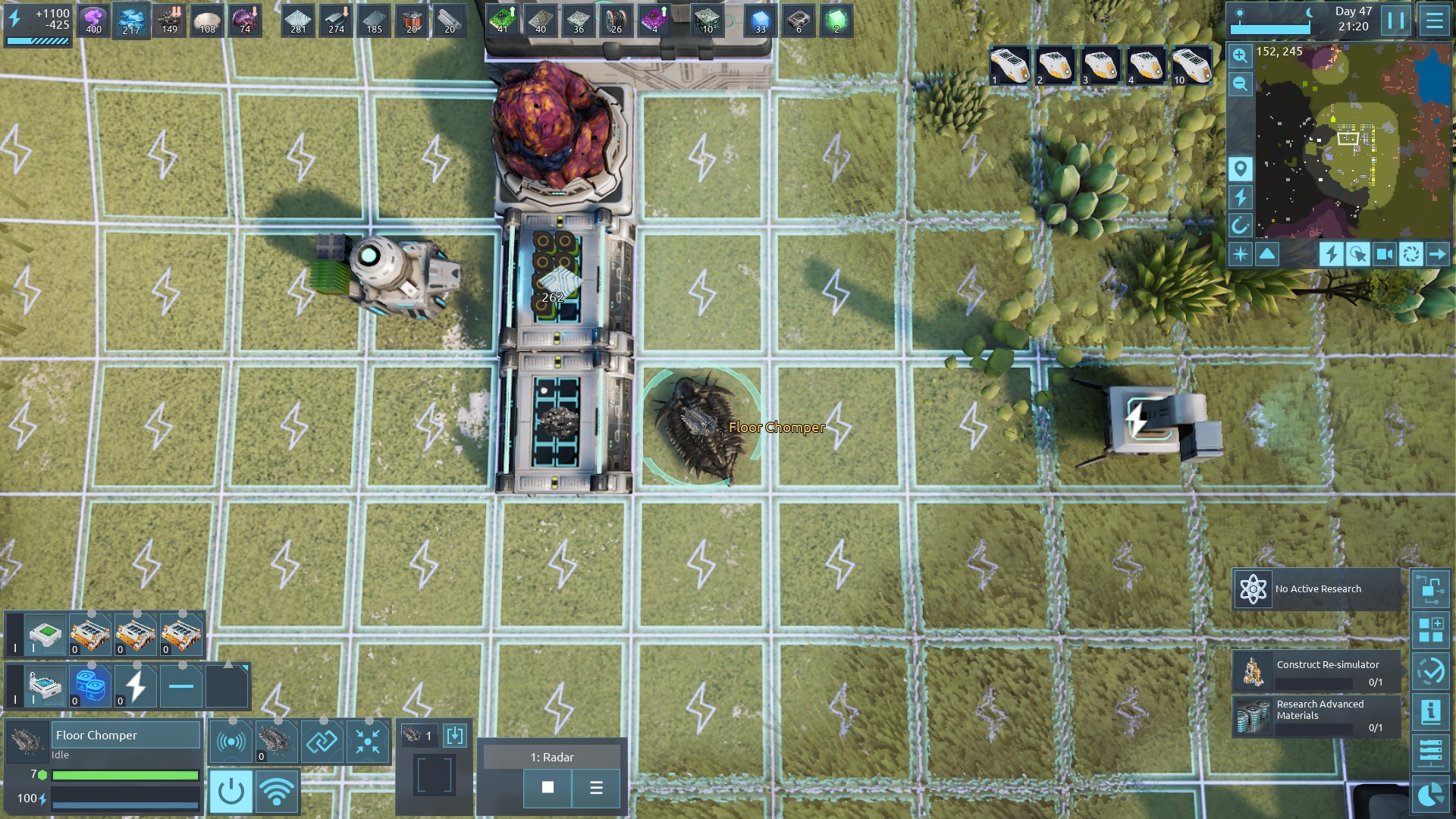This screenshot has width=1456, height=819.
Task: Select the Construct Re-simulator objective
Action: tap(1316, 672)
